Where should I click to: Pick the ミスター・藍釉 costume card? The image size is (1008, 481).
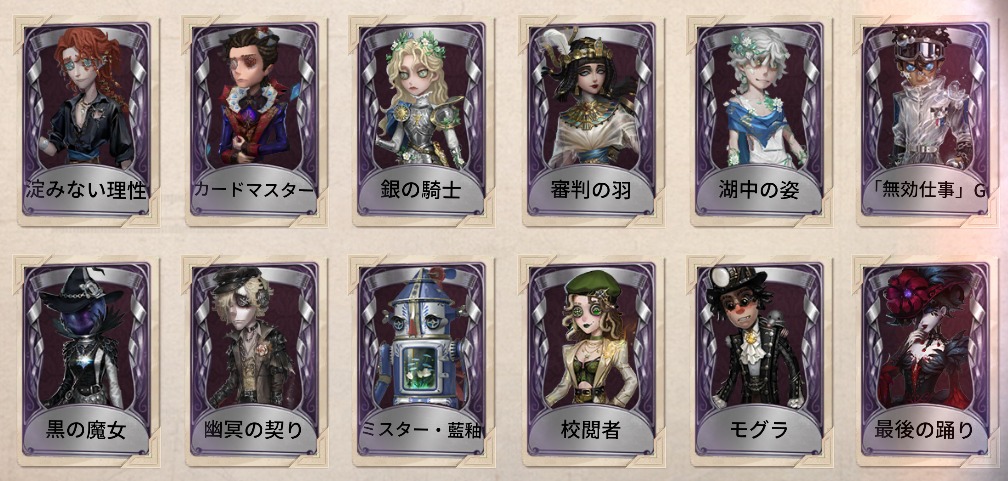[x=421, y=357]
